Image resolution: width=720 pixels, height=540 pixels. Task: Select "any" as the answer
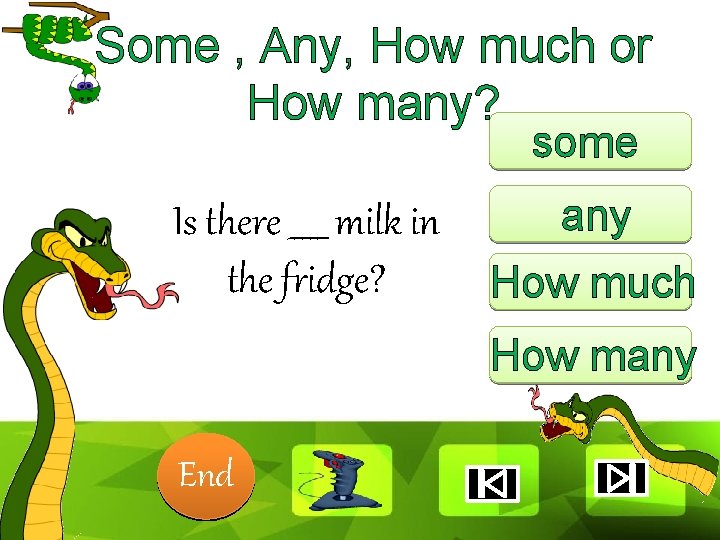[x=590, y=215]
